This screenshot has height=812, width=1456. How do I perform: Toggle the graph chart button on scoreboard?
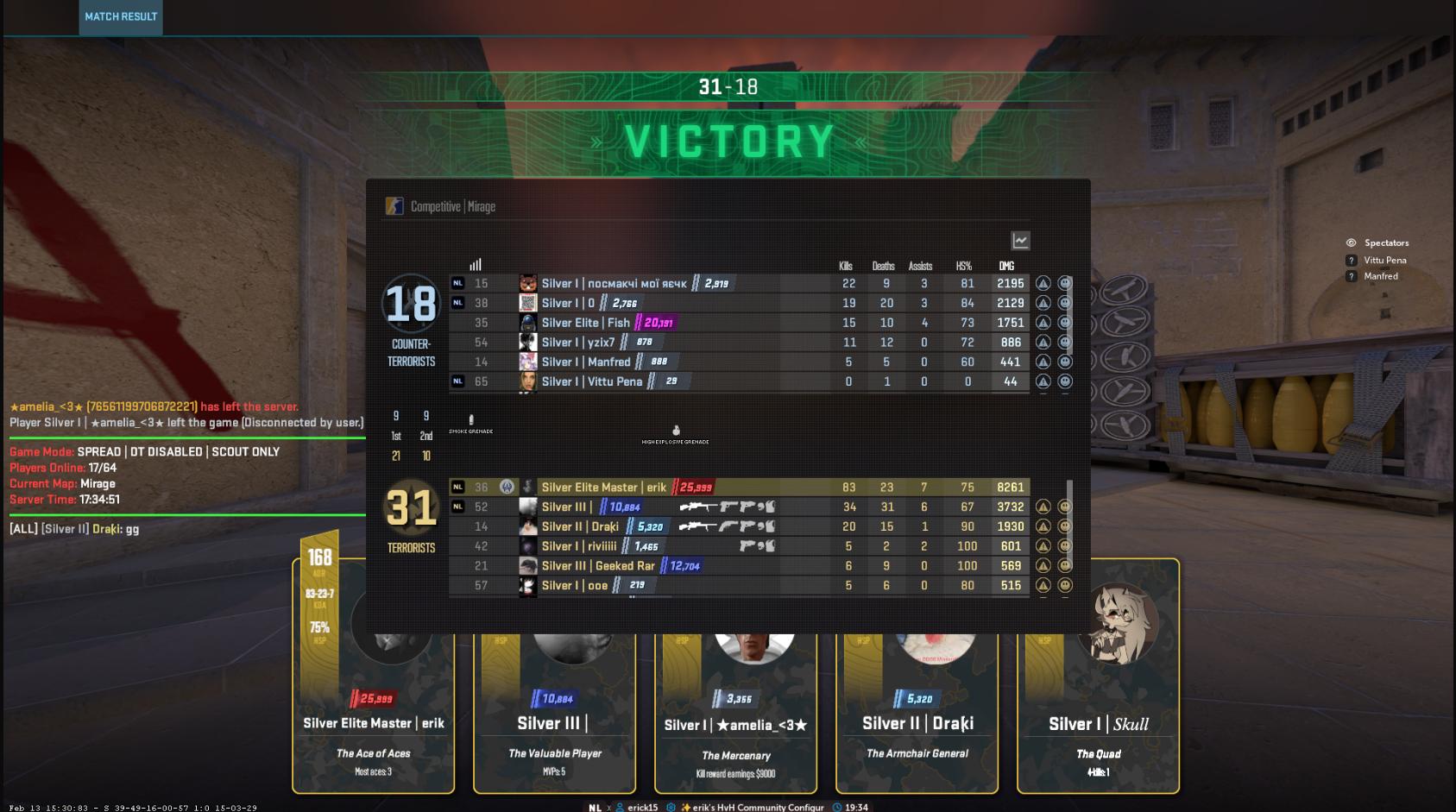[1020, 241]
